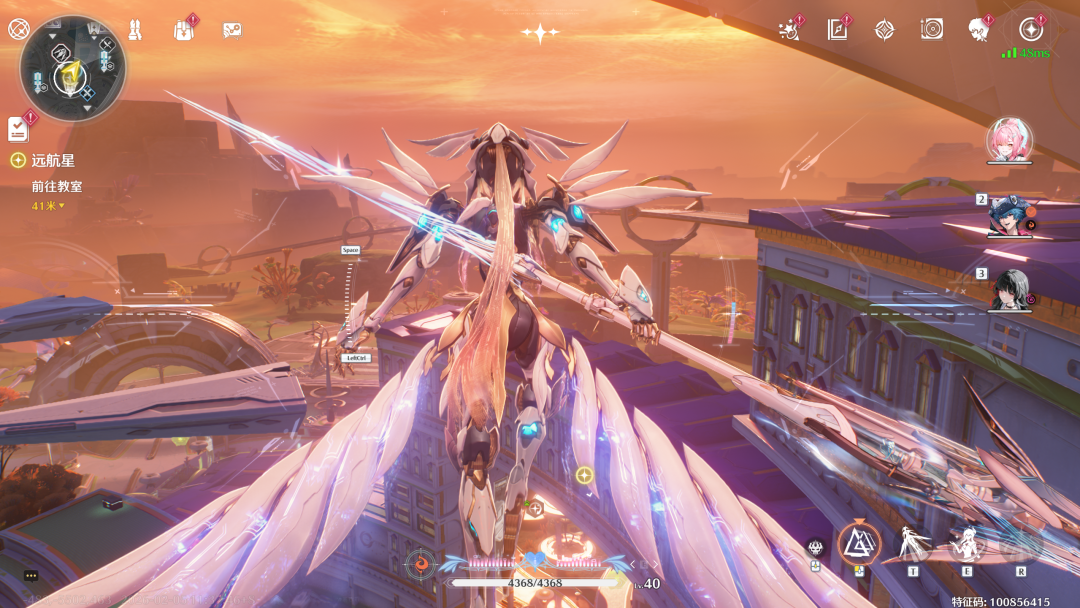1080x608 pixels.
Task: Open the chat message icon on top bar
Action: coord(232,30)
